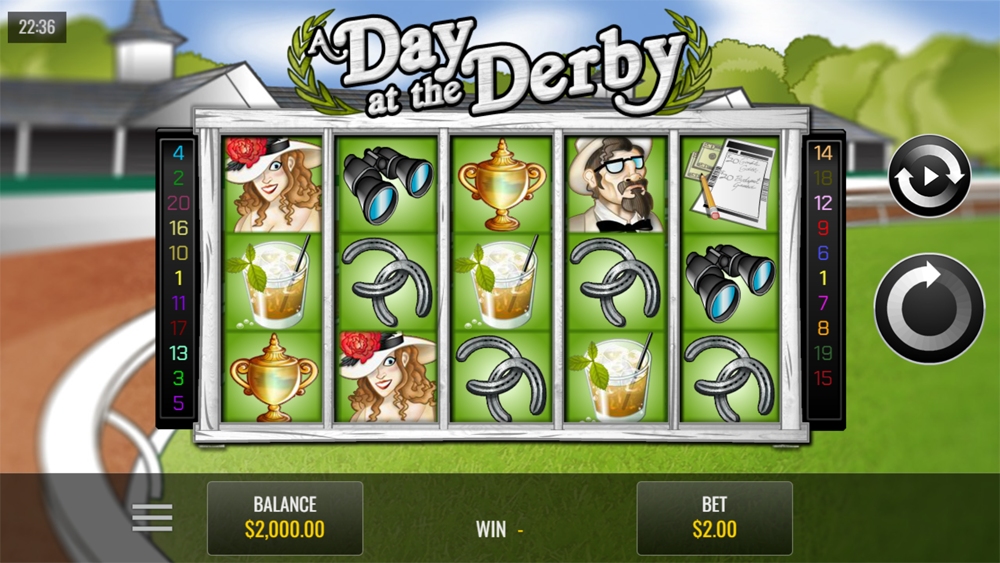Select payline number 15
Image resolution: width=1000 pixels, height=563 pixels.
point(823,378)
